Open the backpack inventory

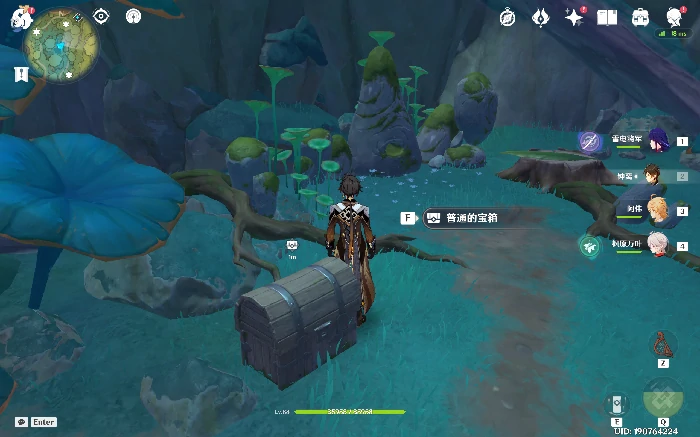[640, 17]
